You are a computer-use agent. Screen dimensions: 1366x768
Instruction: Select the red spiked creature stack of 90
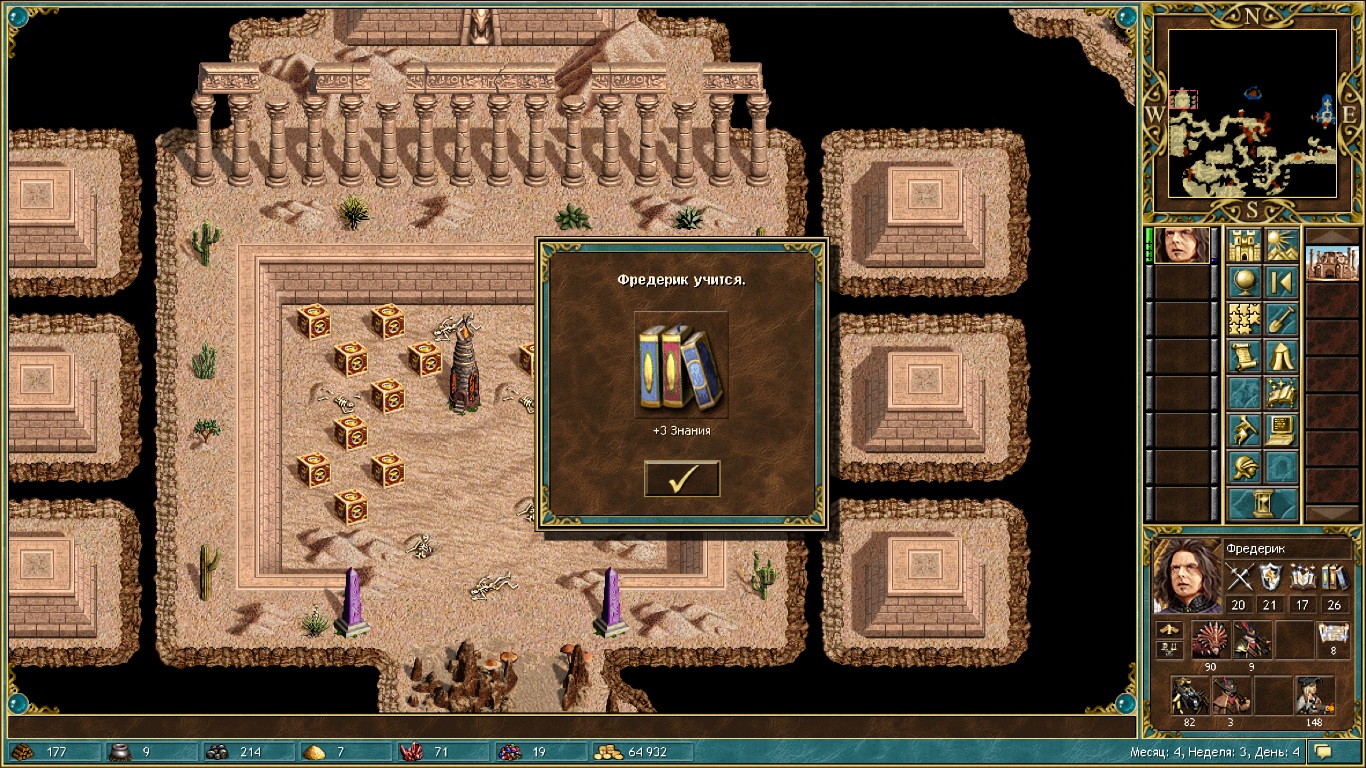(1210, 640)
